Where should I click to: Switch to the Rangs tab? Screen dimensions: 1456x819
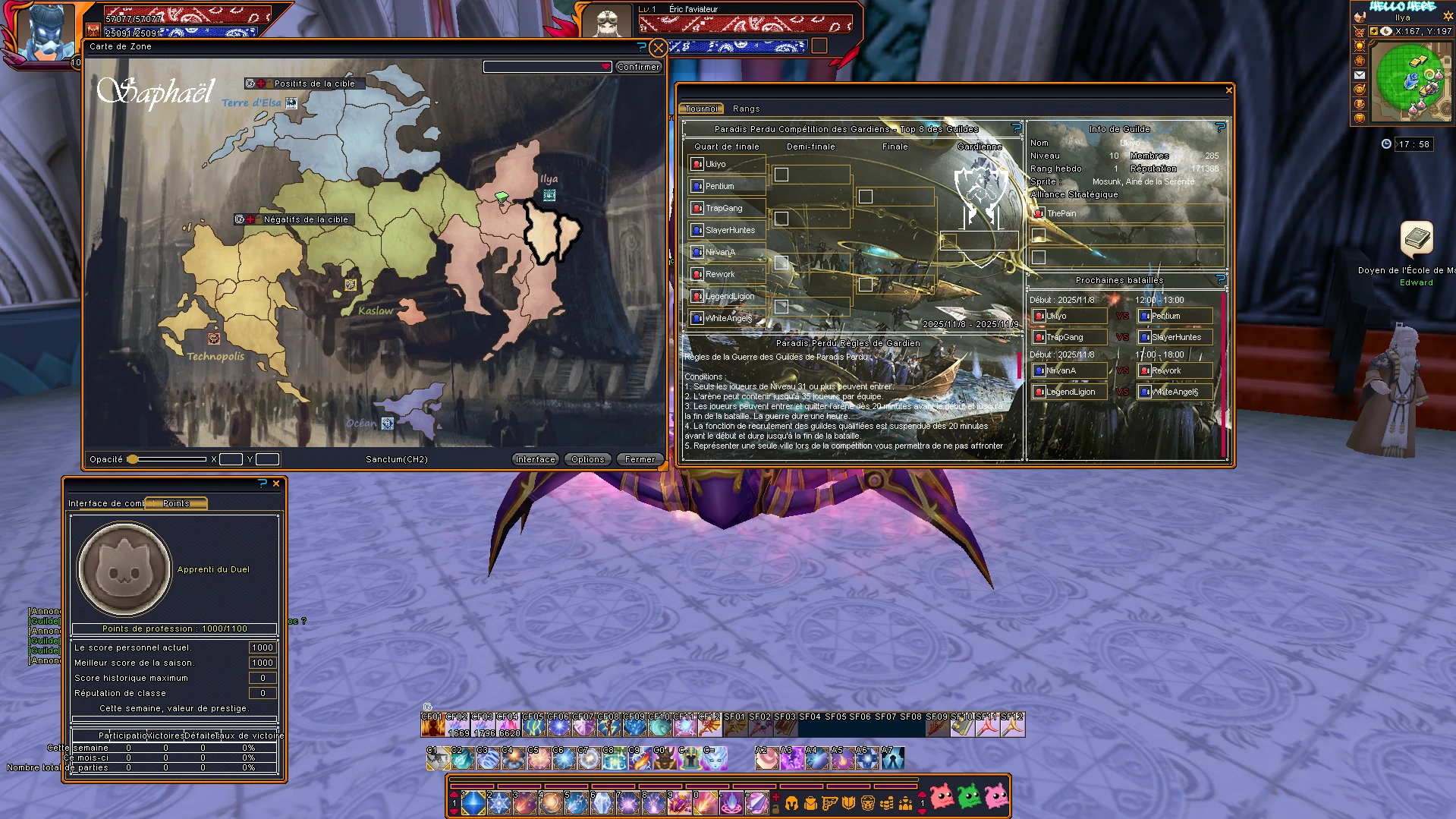click(746, 109)
